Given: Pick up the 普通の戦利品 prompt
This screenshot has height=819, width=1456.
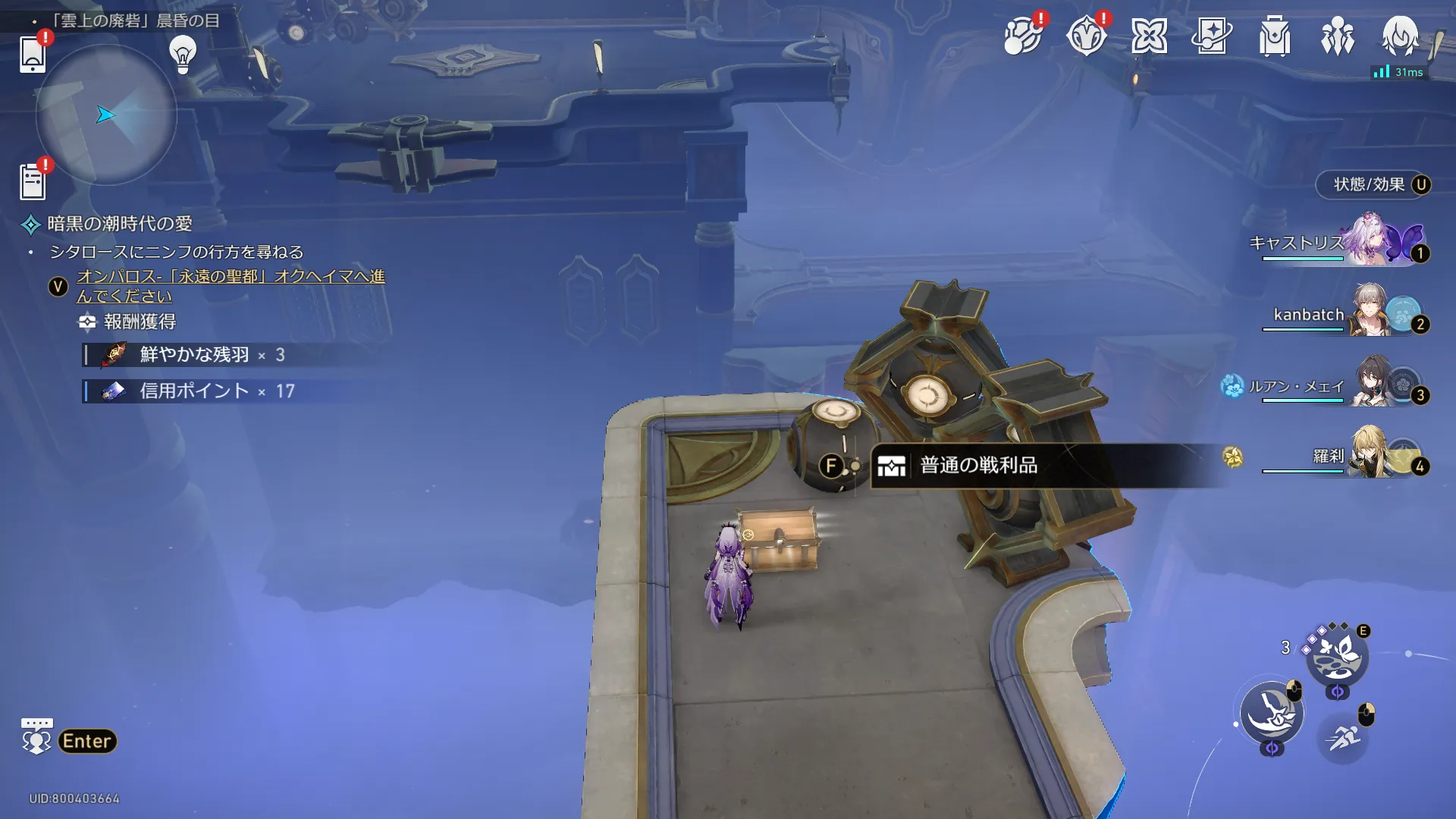Looking at the screenshot, I should [x=978, y=465].
